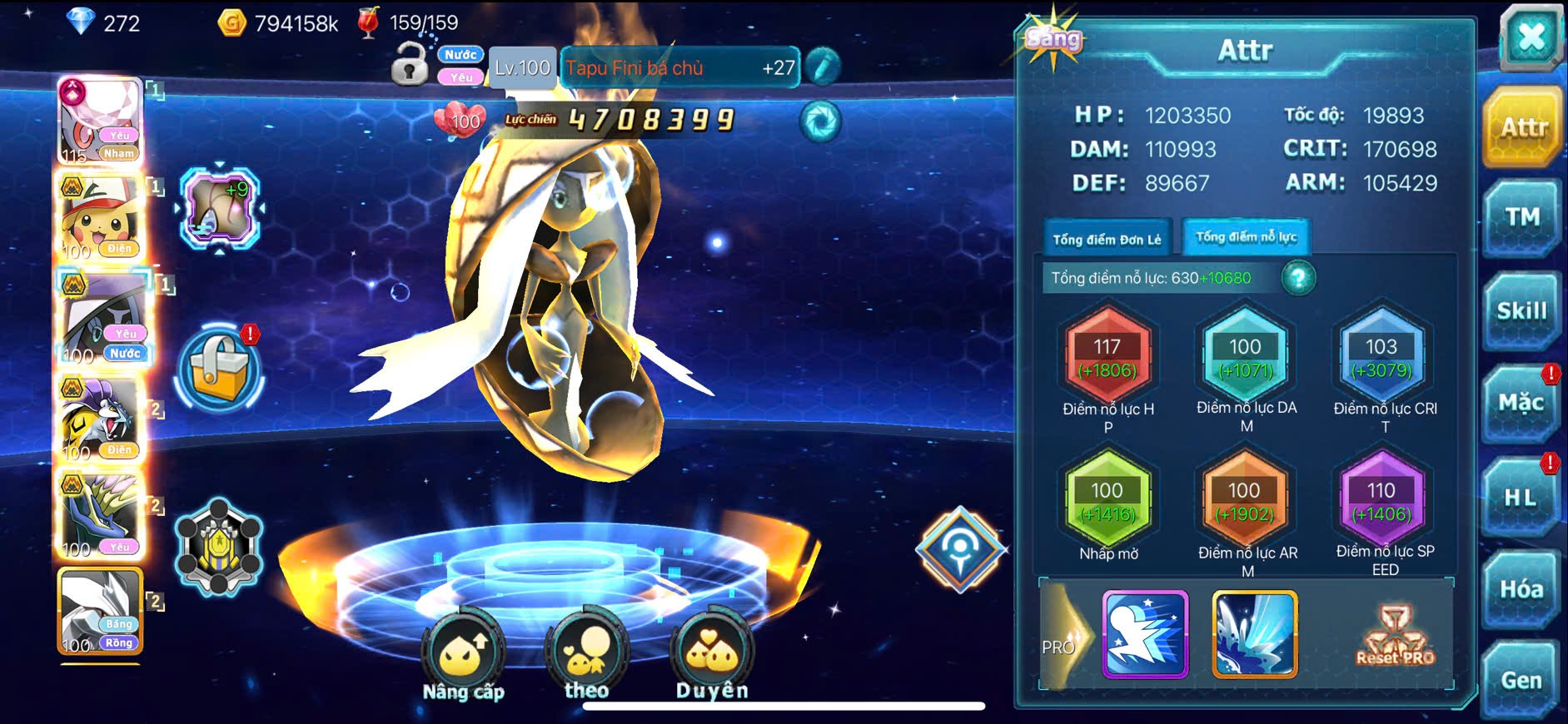Screen dimensions: 1568x724
Task: Switch to the TM side tab
Action: tap(1521, 218)
